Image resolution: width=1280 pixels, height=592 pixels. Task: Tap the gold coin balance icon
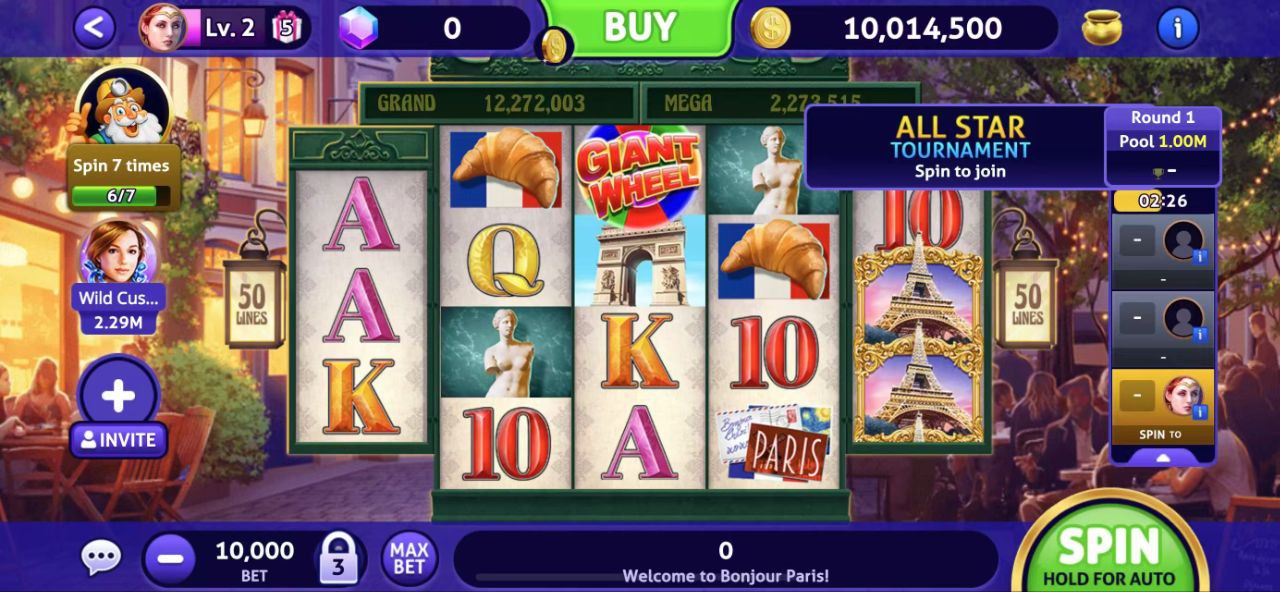pyautogui.click(x=770, y=28)
